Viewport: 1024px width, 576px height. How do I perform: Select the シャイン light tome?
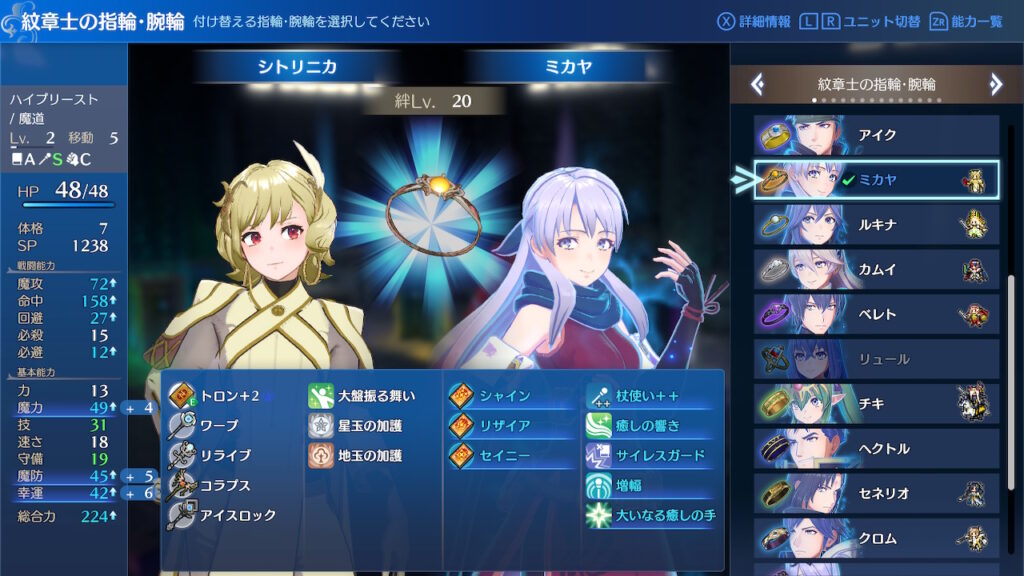[x=504, y=396]
